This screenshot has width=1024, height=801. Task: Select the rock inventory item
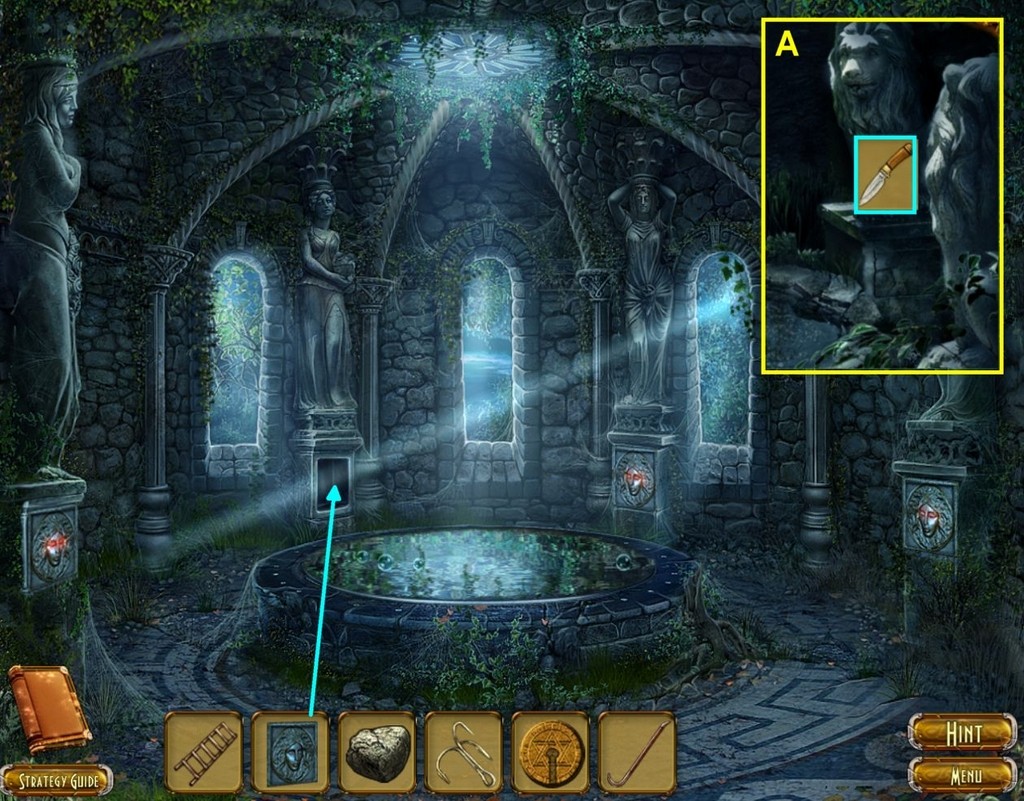(x=377, y=752)
